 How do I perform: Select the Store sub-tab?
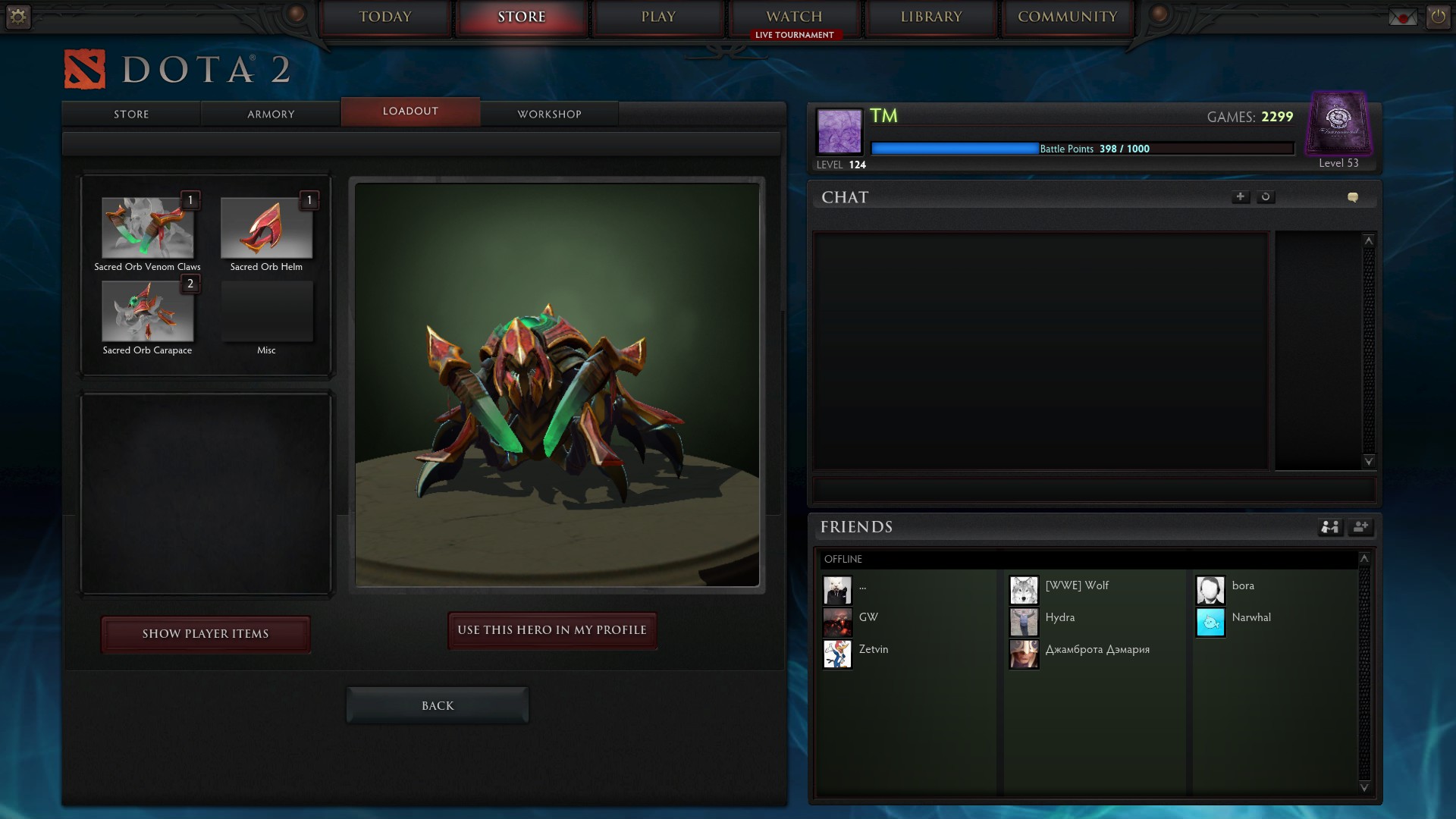coord(131,114)
